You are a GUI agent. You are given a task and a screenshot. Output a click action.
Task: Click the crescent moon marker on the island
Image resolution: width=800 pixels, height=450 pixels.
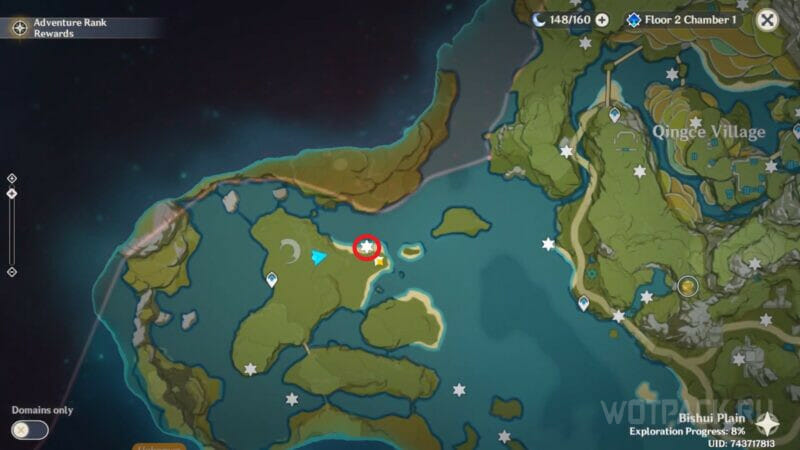coord(291,248)
